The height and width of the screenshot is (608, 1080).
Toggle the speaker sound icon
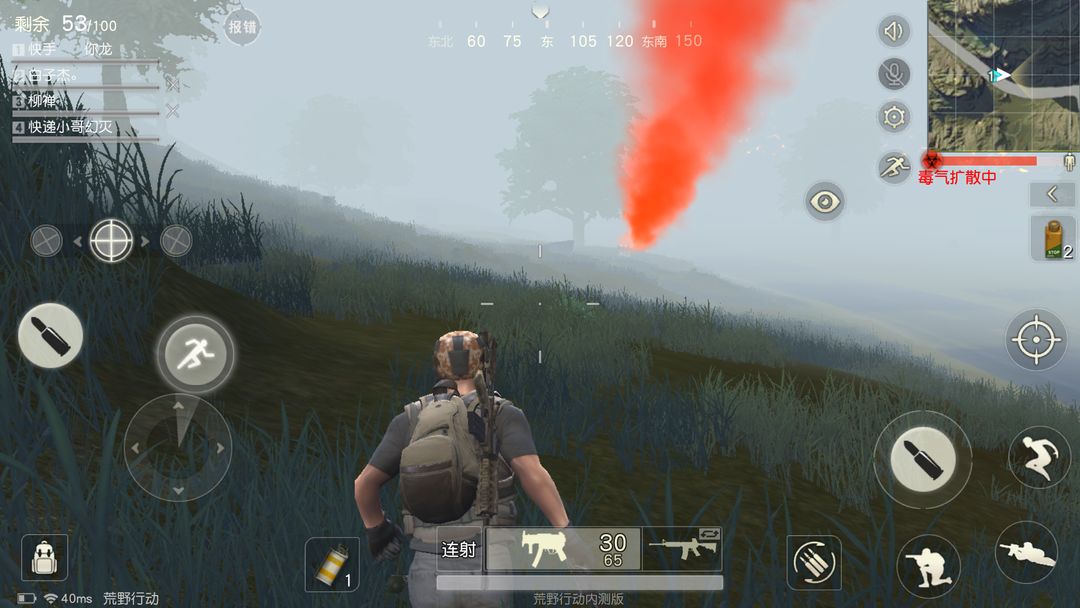894,31
